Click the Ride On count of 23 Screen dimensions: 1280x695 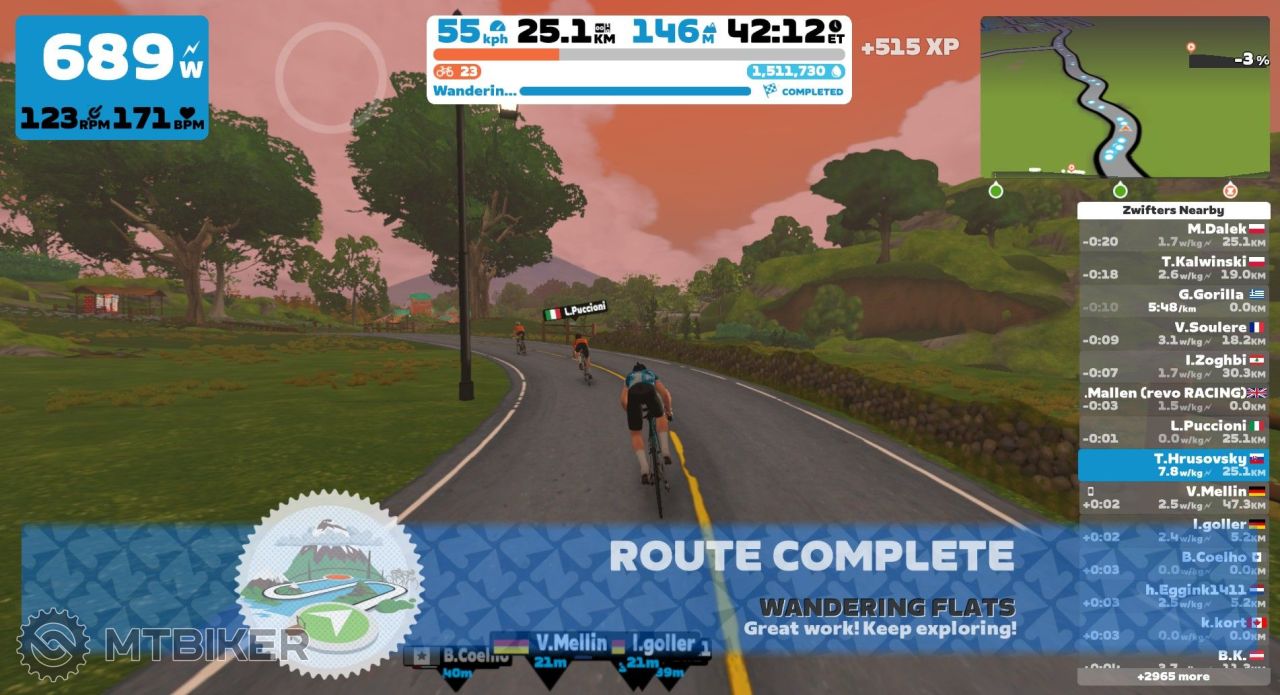459,71
